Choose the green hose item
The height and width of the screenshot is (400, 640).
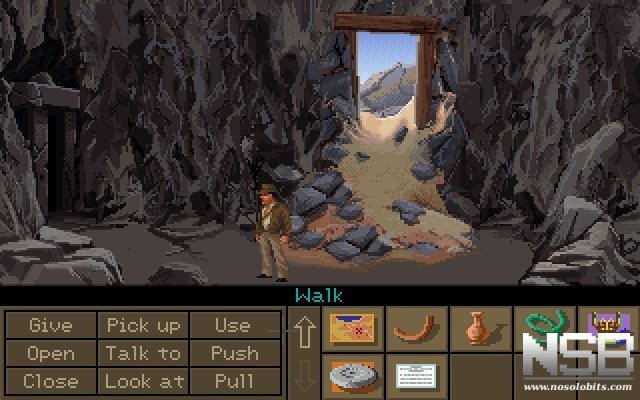click(541, 329)
